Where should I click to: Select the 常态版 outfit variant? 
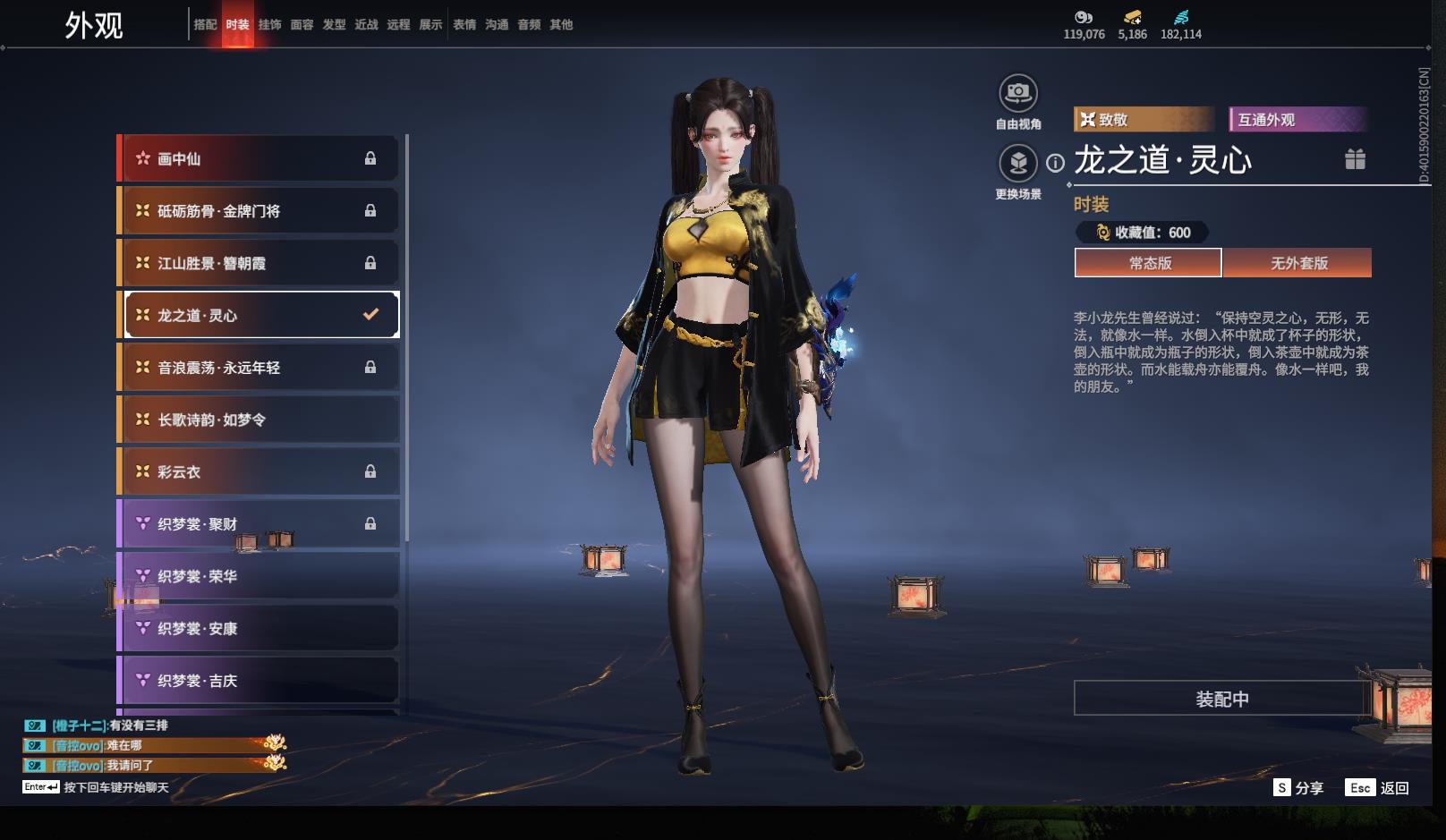click(1149, 263)
